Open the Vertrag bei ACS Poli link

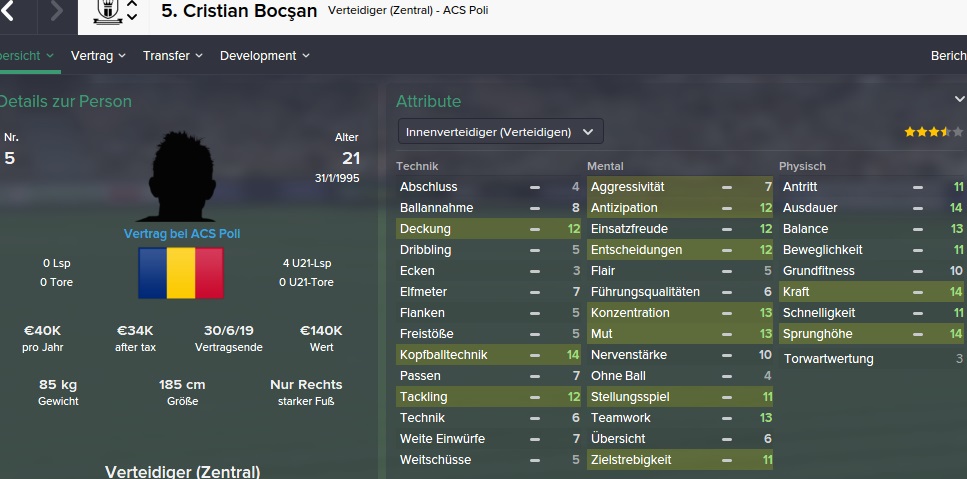[x=182, y=233]
